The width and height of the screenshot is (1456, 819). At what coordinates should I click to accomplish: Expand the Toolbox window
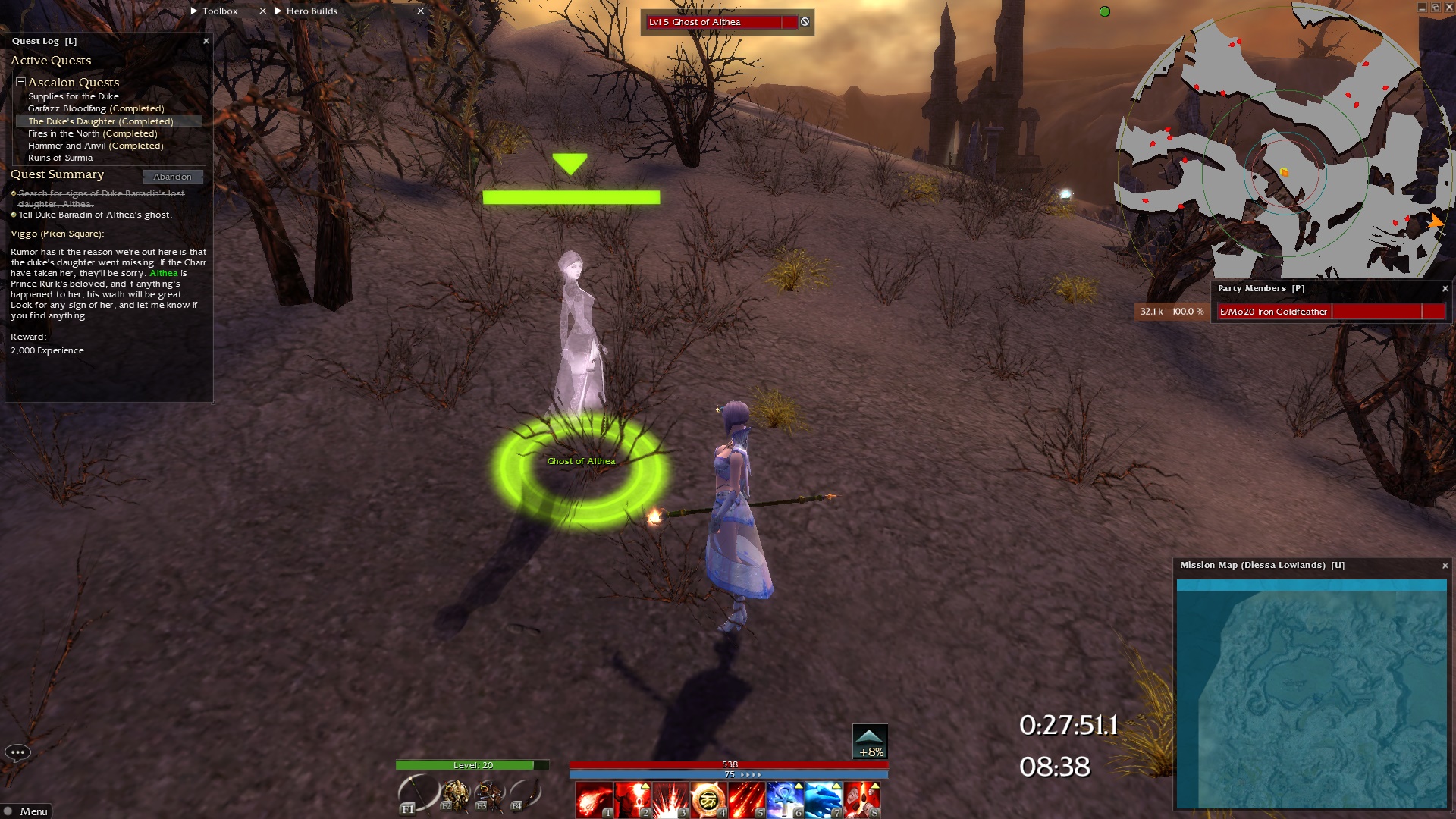(194, 11)
